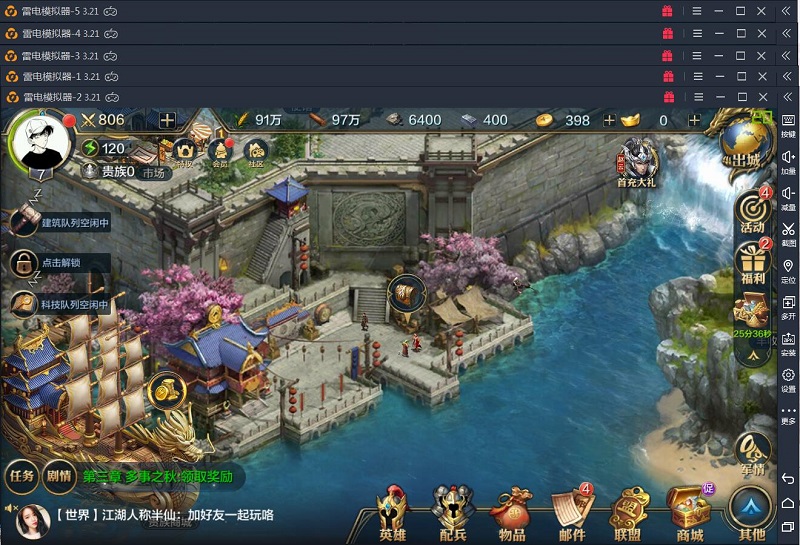800x545 pixels.
Task: Open the 社区 community icon
Action: [256, 153]
